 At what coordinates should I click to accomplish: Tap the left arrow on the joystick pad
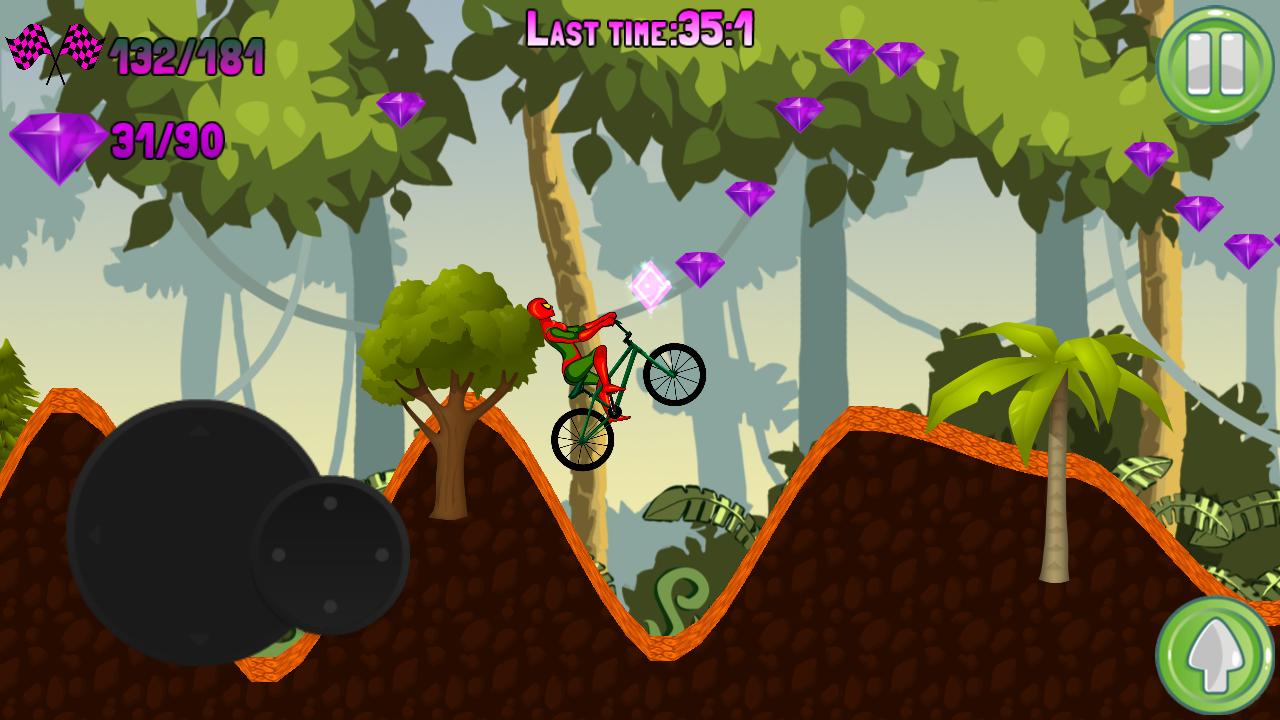tap(95, 533)
